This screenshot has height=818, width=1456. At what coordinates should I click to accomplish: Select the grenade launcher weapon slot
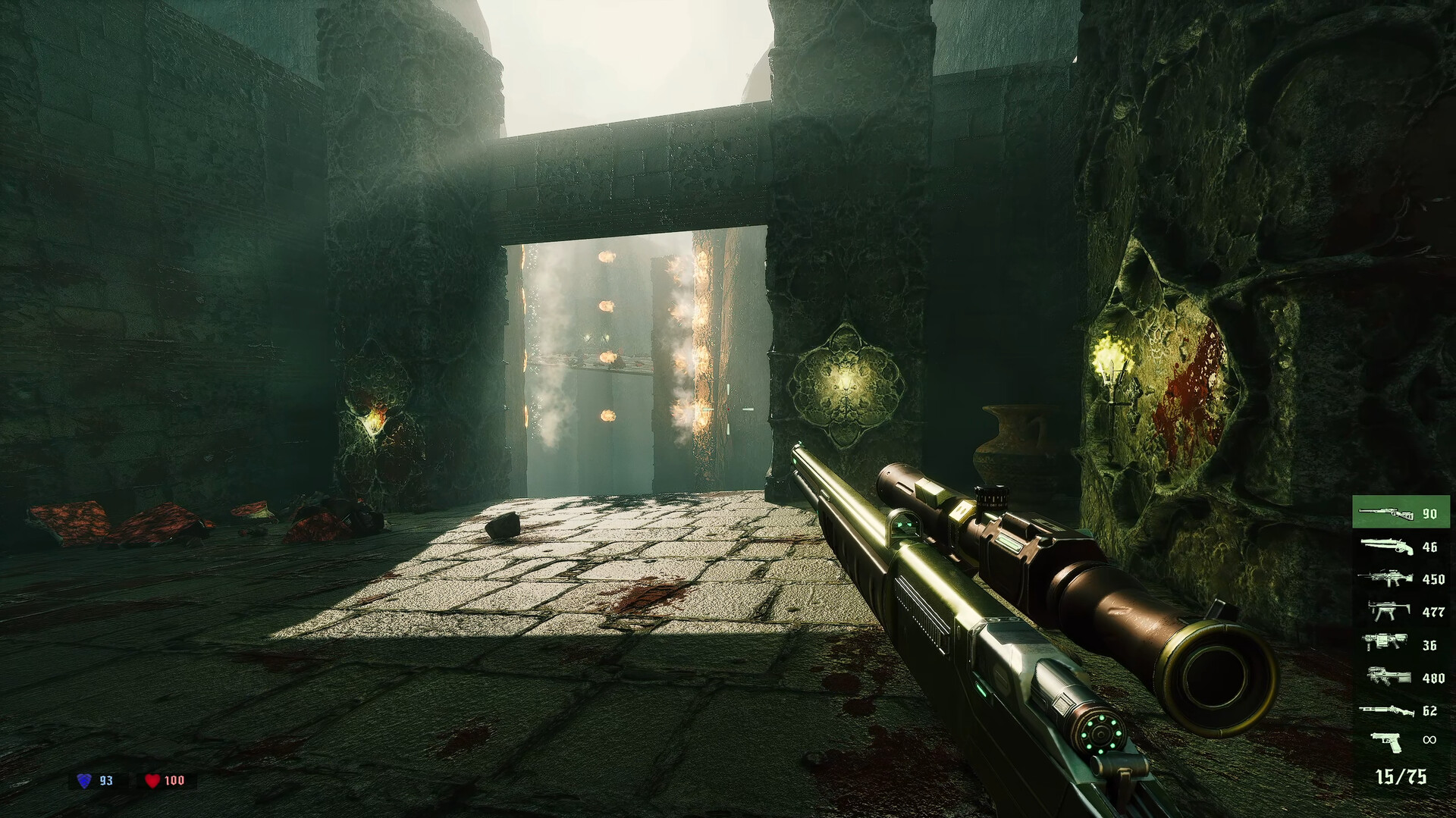(1400, 644)
